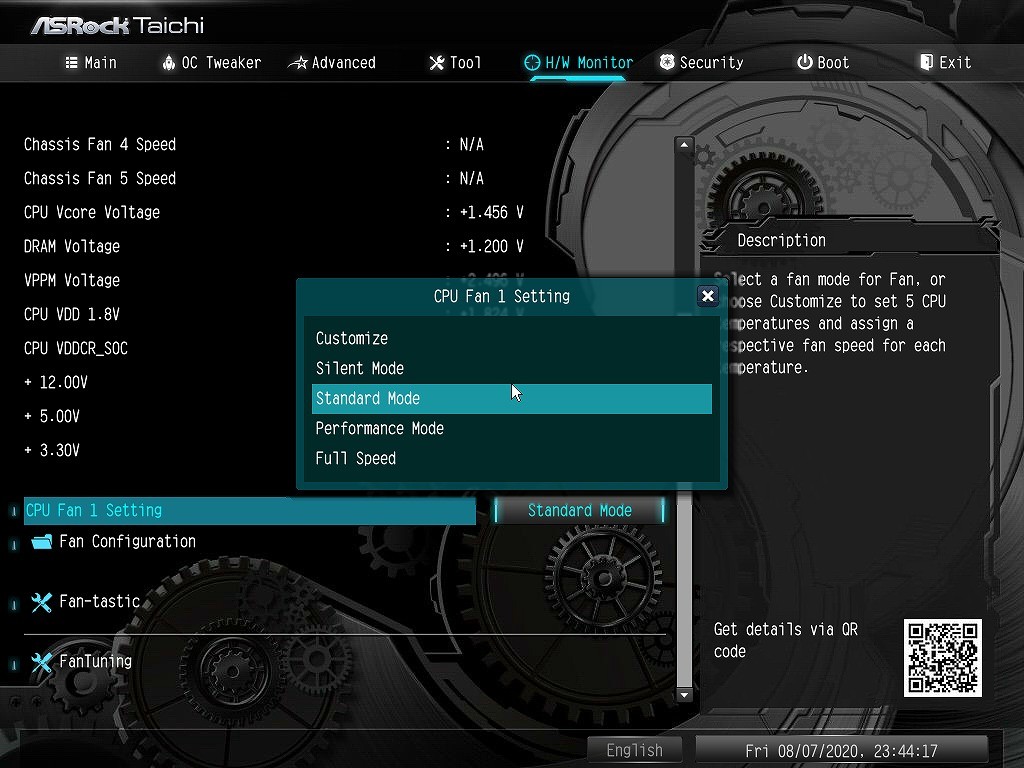Switch to the Main tab

tap(91, 62)
